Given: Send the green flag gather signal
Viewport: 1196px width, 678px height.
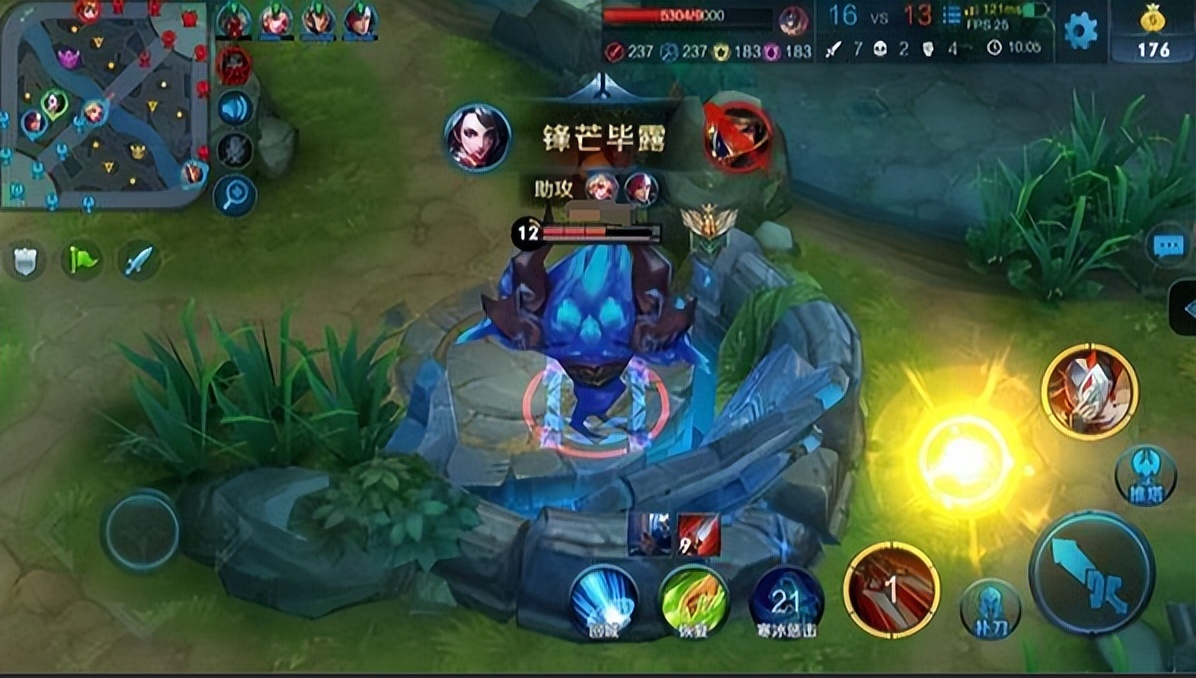Looking at the screenshot, I should point(82,261).
